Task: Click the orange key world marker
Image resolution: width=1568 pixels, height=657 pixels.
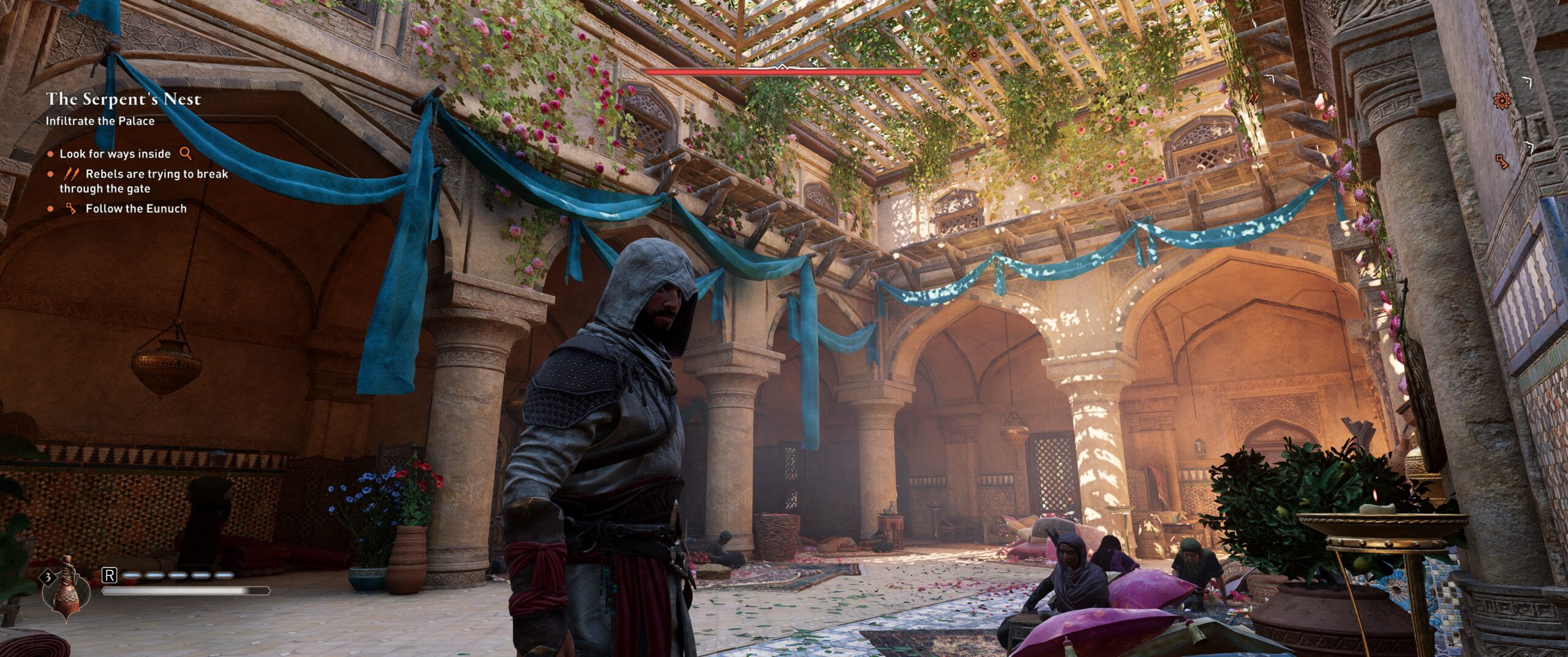Action: [x=1501, y=161]
